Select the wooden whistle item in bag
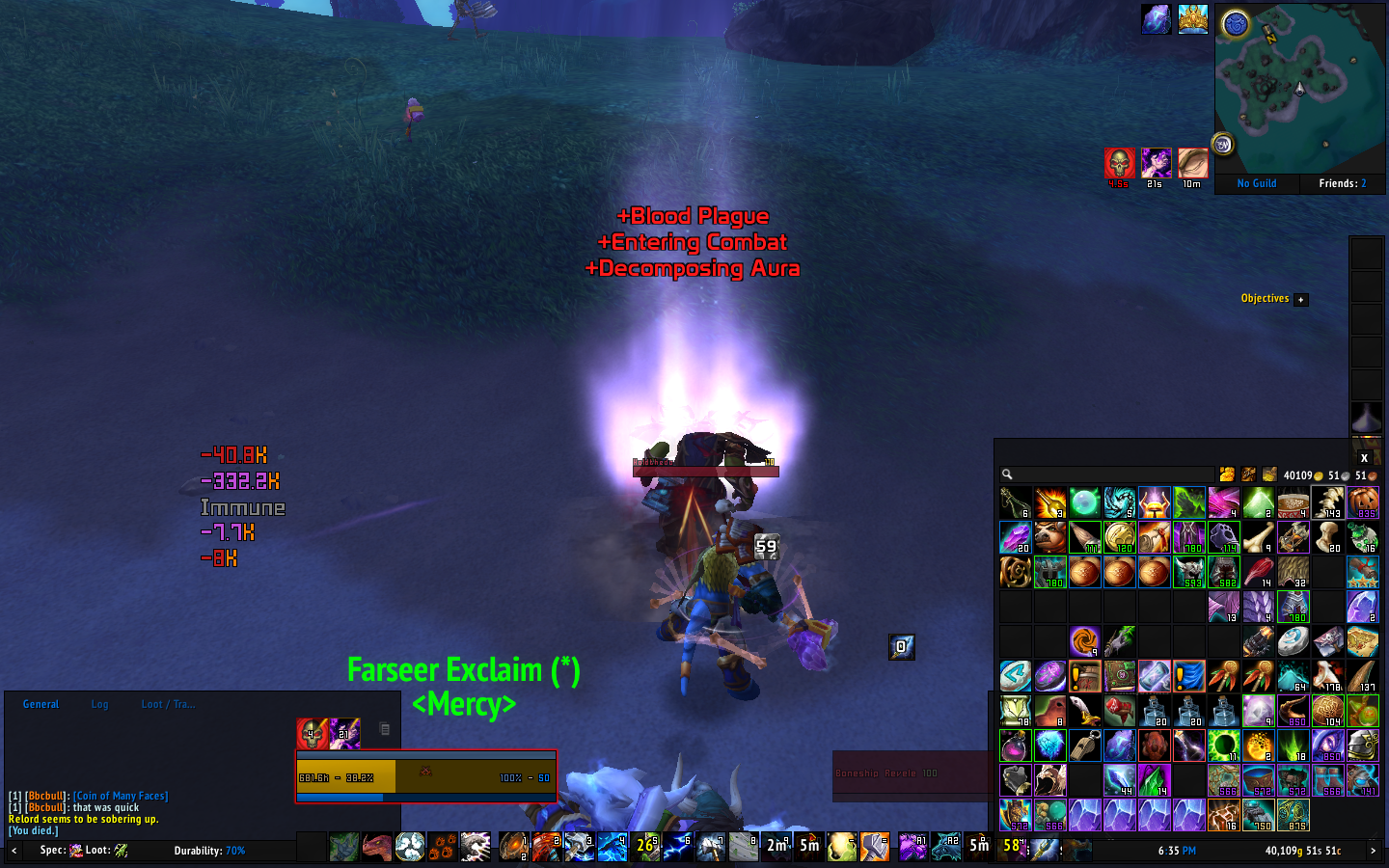 click(1085, 746)
